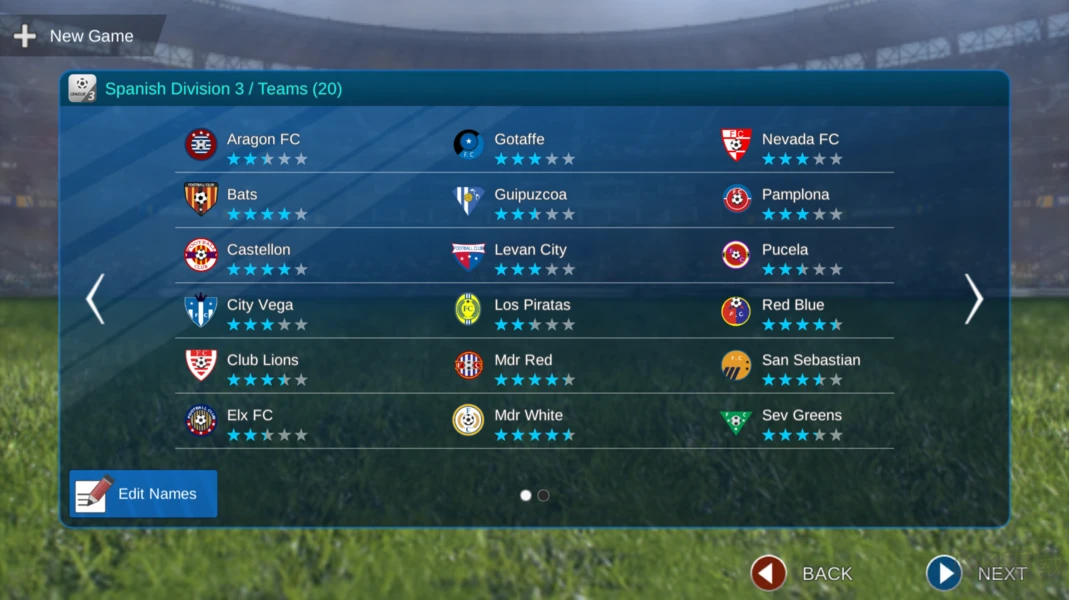The image size is (1069, 600).
Task: Continue with the NEXT button
Action: coord(976,573)
